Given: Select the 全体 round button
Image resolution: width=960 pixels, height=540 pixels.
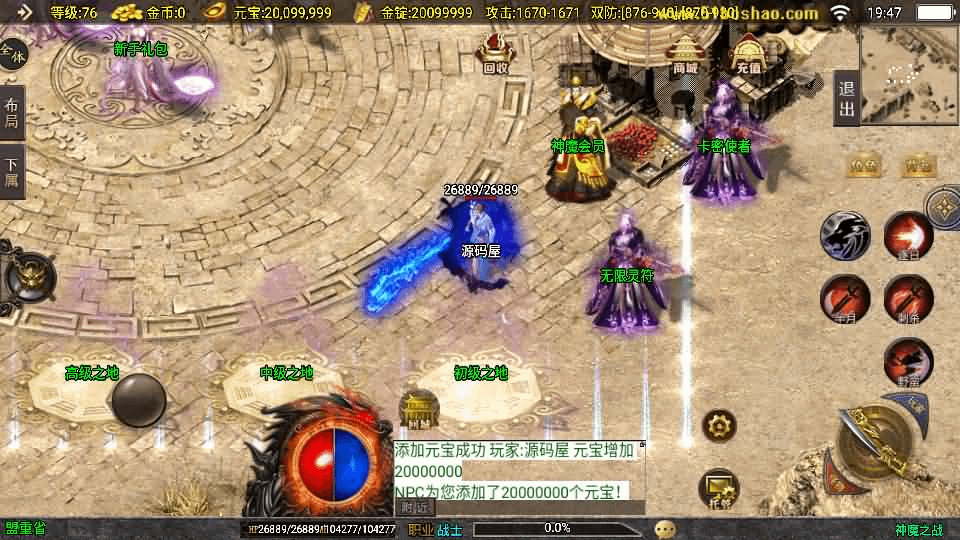Looking at the screenshot, I should tap(13, 54).
